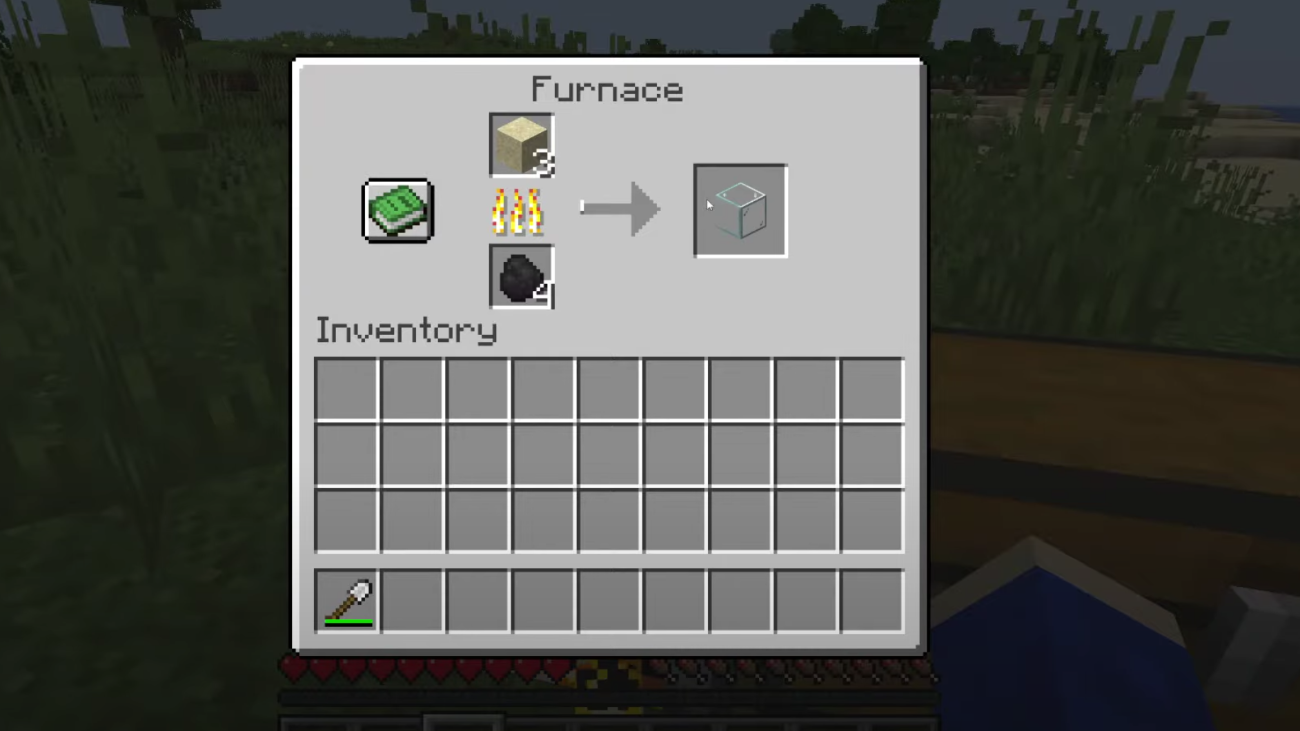Click the Furnace title text
This screenshot has height=731, width=1300.
[608, 90]
